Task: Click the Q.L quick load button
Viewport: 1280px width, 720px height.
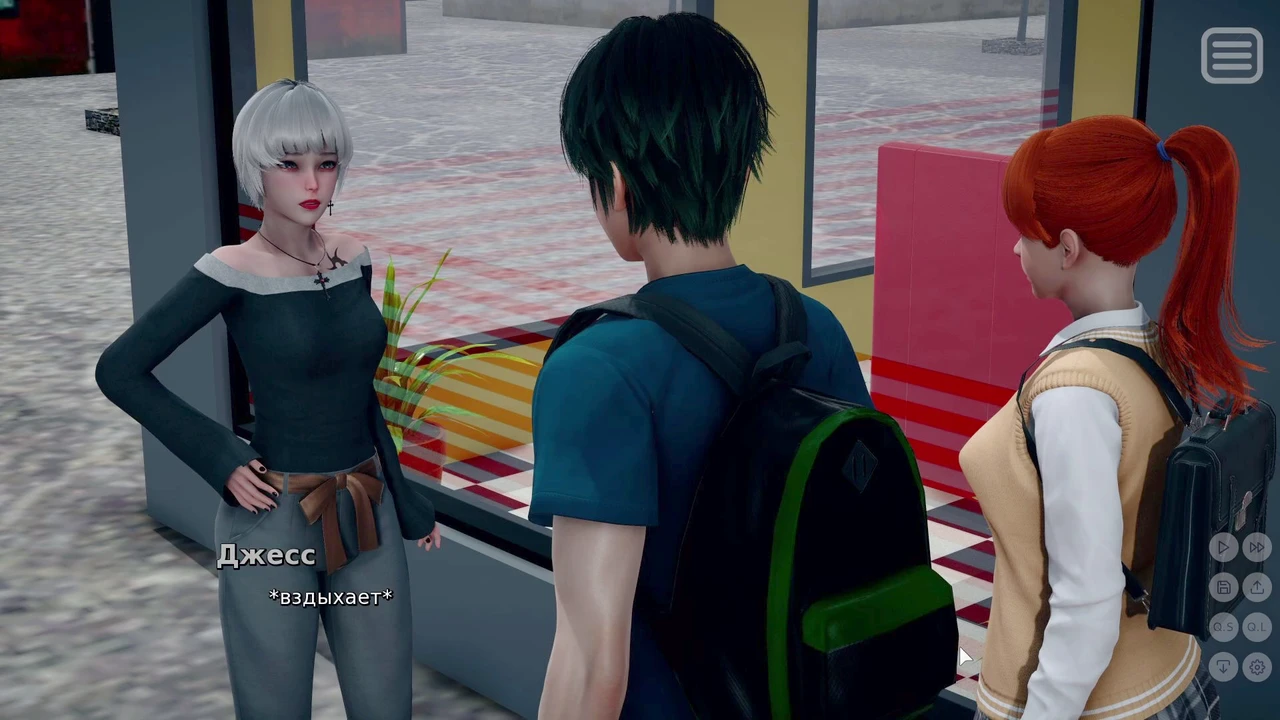Action: coord(1257,627)
